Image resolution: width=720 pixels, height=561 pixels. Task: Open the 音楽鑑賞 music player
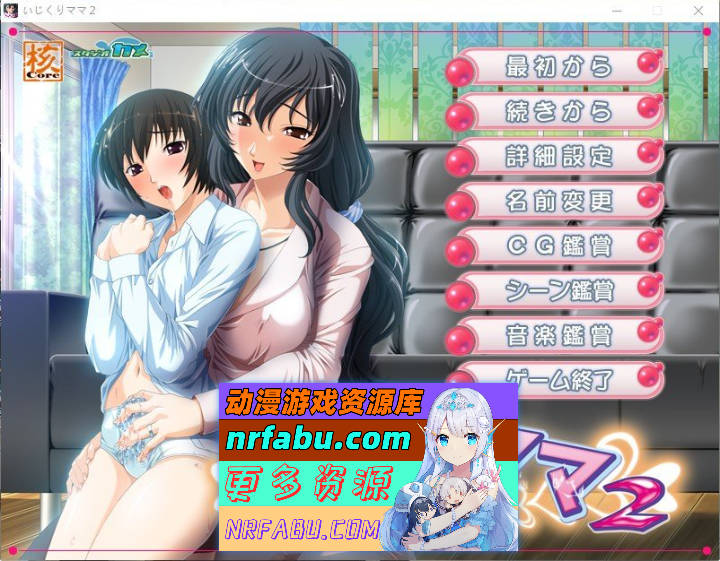(558, 334)
